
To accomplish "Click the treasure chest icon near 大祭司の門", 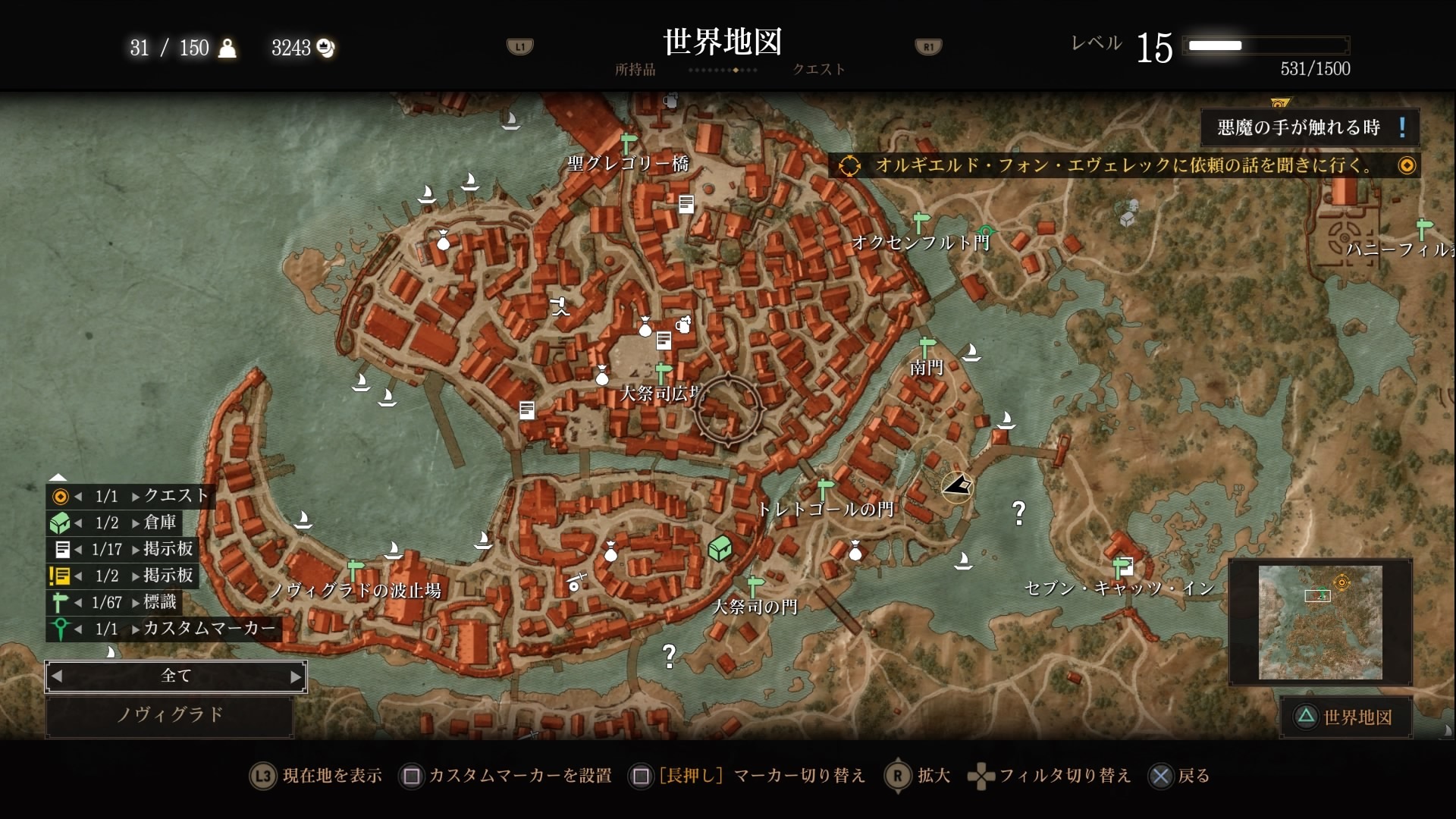I will click(x=719, y=548).
